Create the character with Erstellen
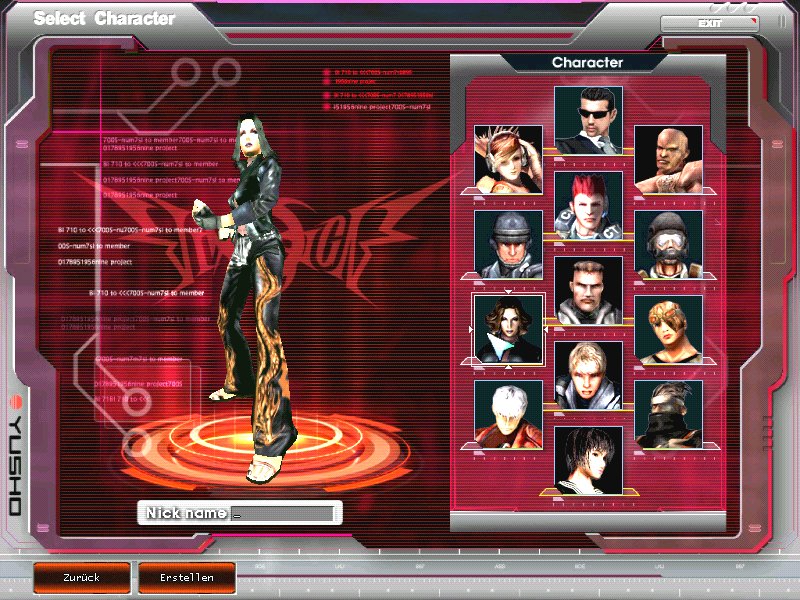 tap(186, 577)
